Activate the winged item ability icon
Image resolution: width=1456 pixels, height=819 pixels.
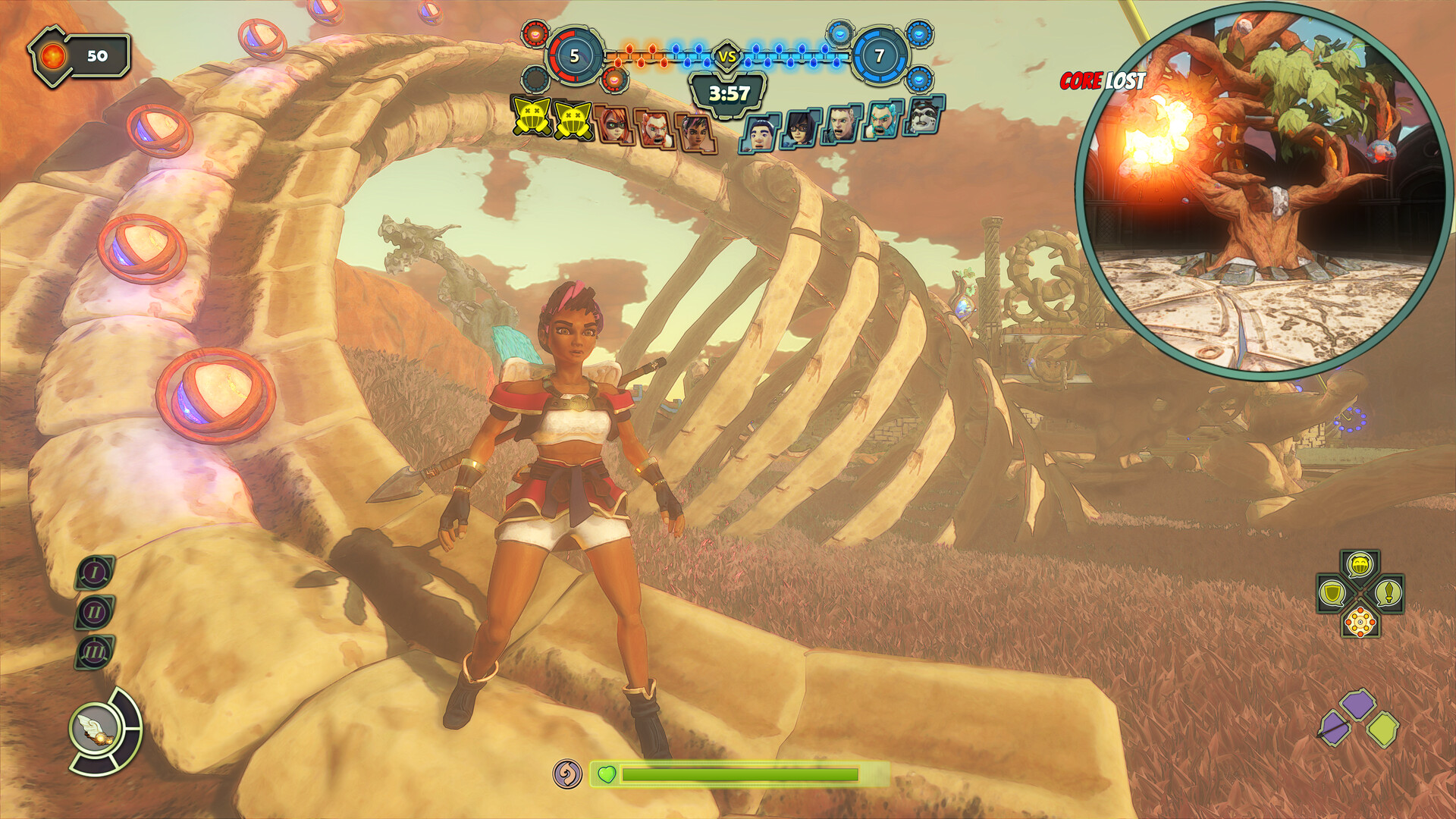[96, 730]
